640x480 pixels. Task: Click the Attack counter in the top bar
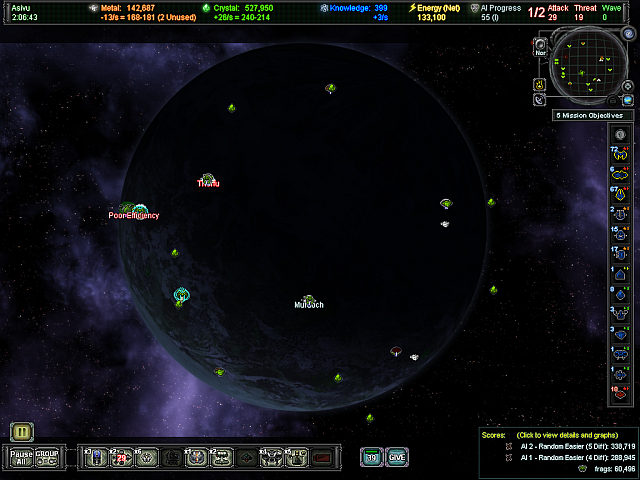click(559, 12)
